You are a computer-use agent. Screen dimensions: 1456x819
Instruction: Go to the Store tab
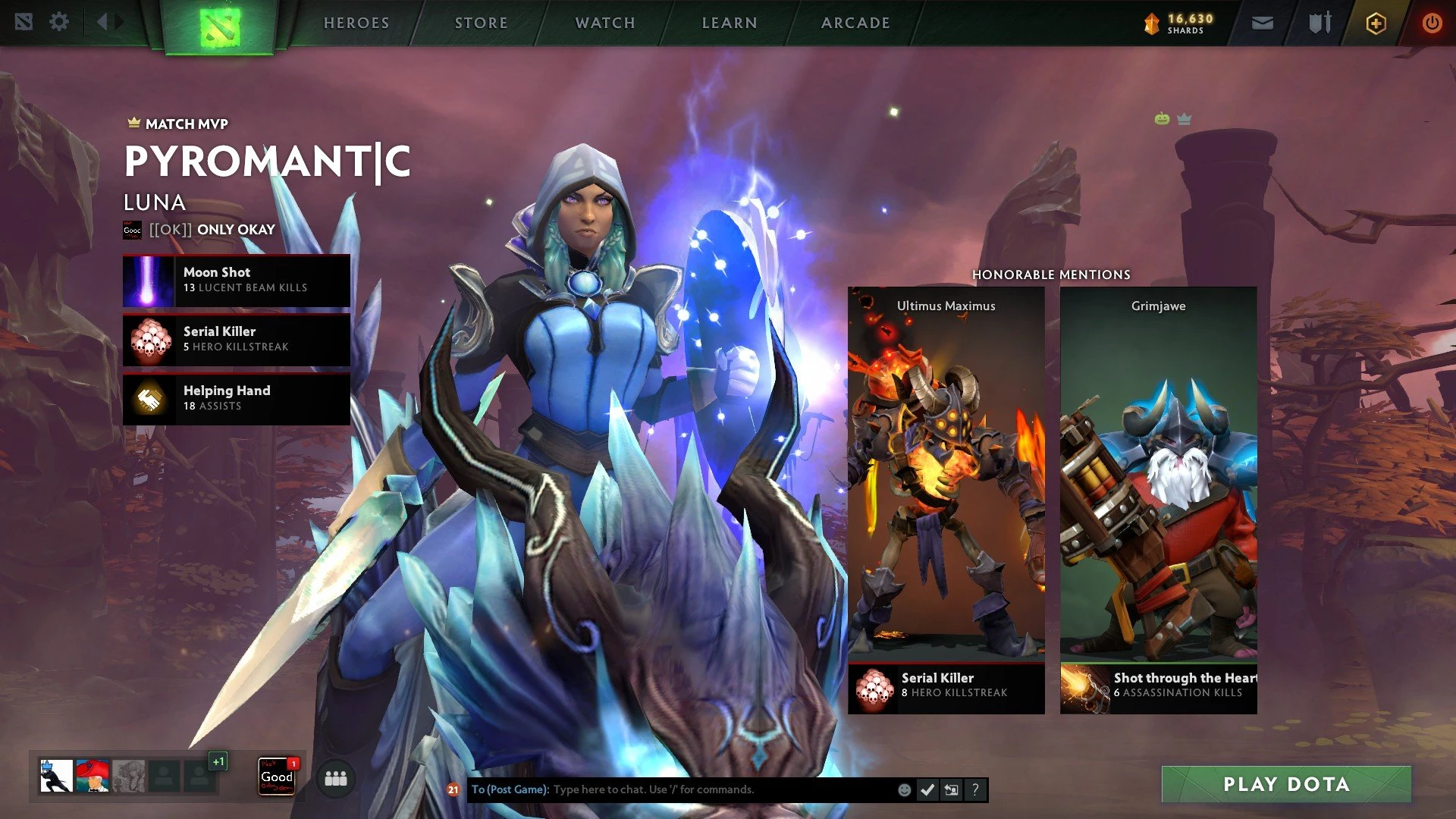pyautogui.click(x=481, y=23)
